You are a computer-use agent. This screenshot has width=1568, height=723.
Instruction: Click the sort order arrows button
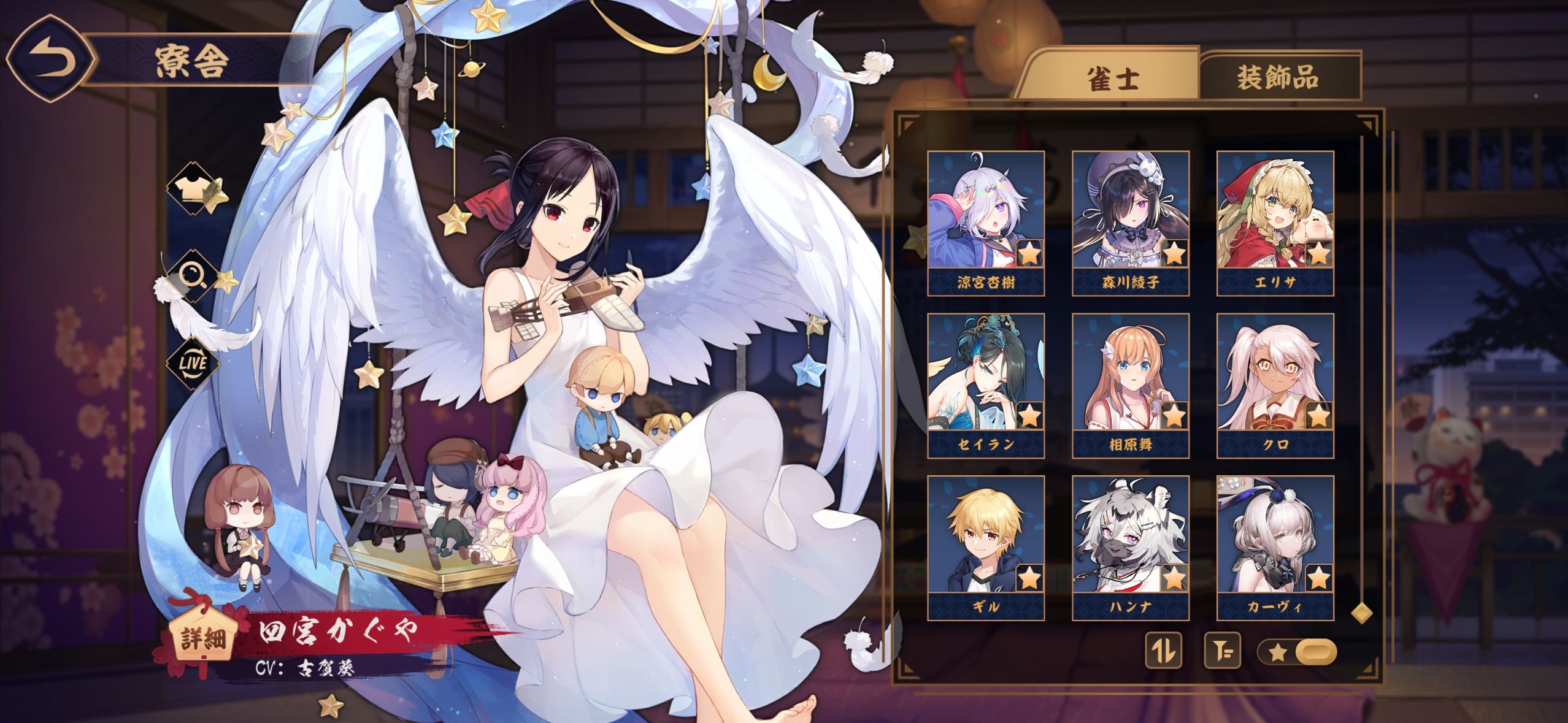[1164, 651]
